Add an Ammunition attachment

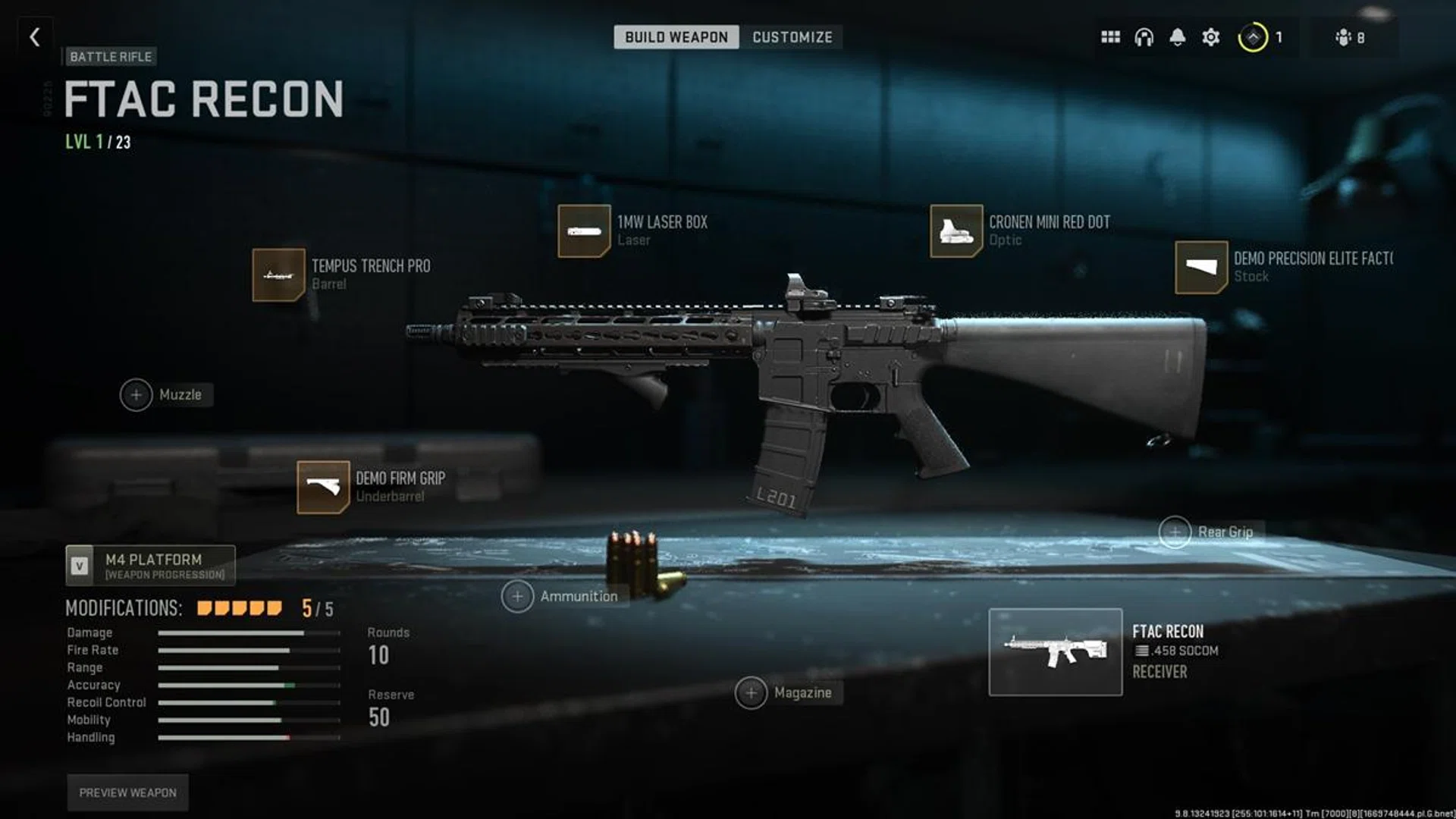click(x=517, y=597)
